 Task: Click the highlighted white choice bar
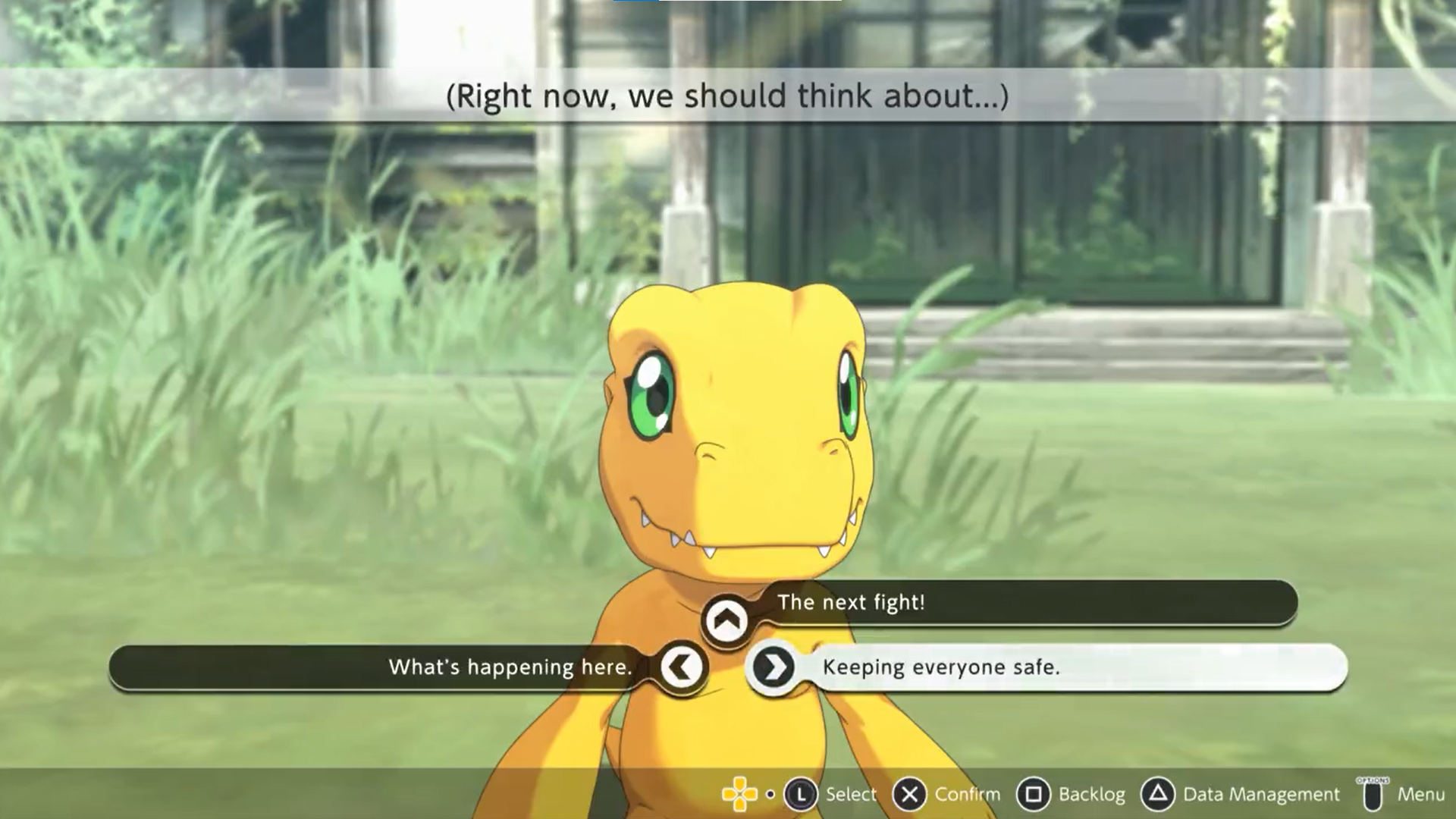(1062, 668)
